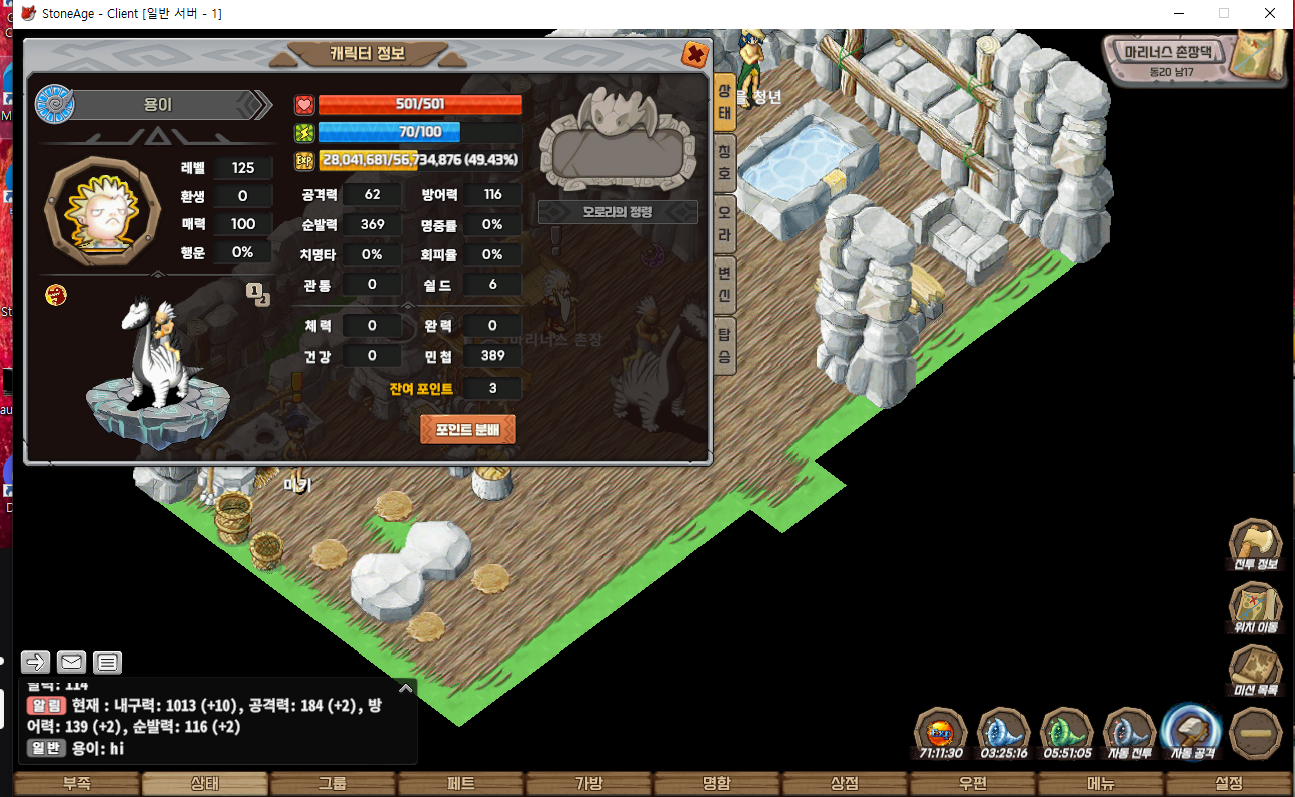Show the 탑승 tab

tap(725, 346)
